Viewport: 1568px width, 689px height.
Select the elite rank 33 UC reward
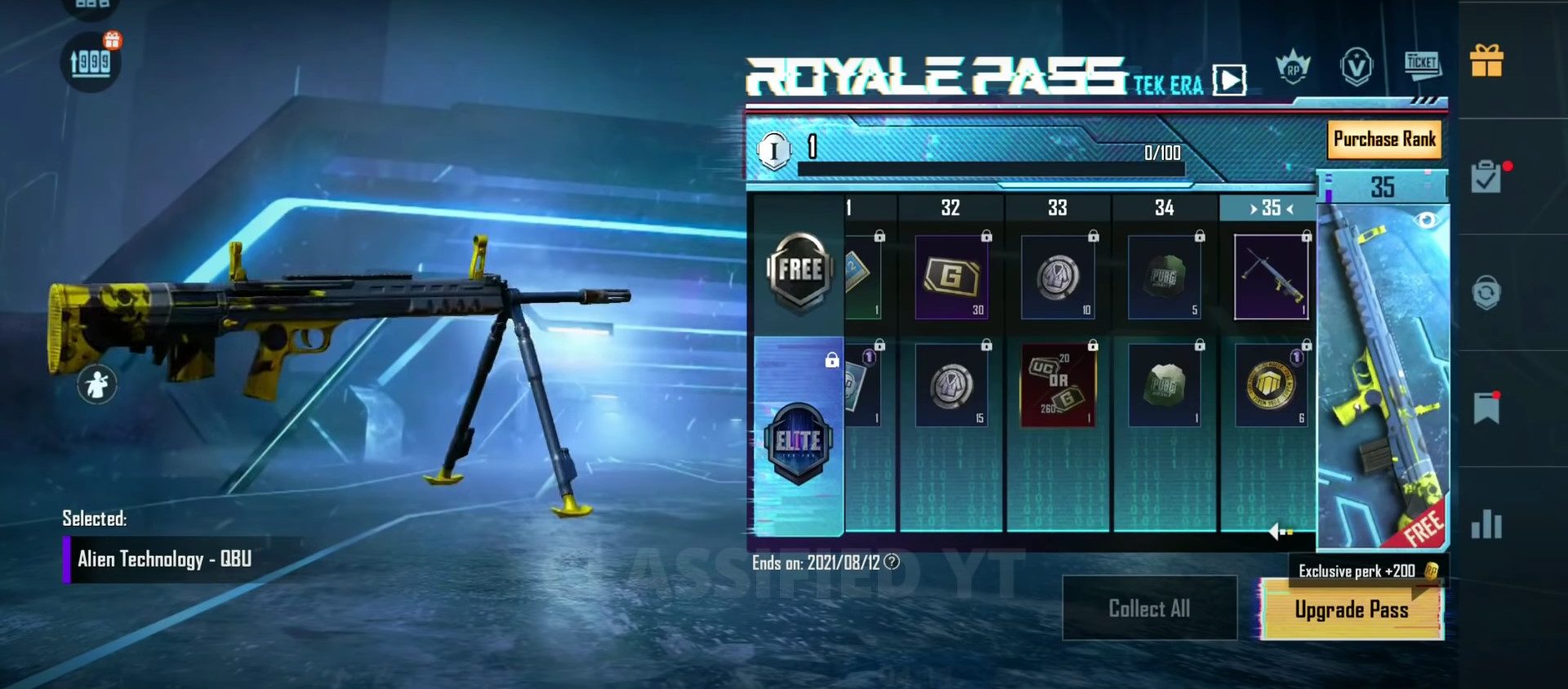pos(1058,385)
